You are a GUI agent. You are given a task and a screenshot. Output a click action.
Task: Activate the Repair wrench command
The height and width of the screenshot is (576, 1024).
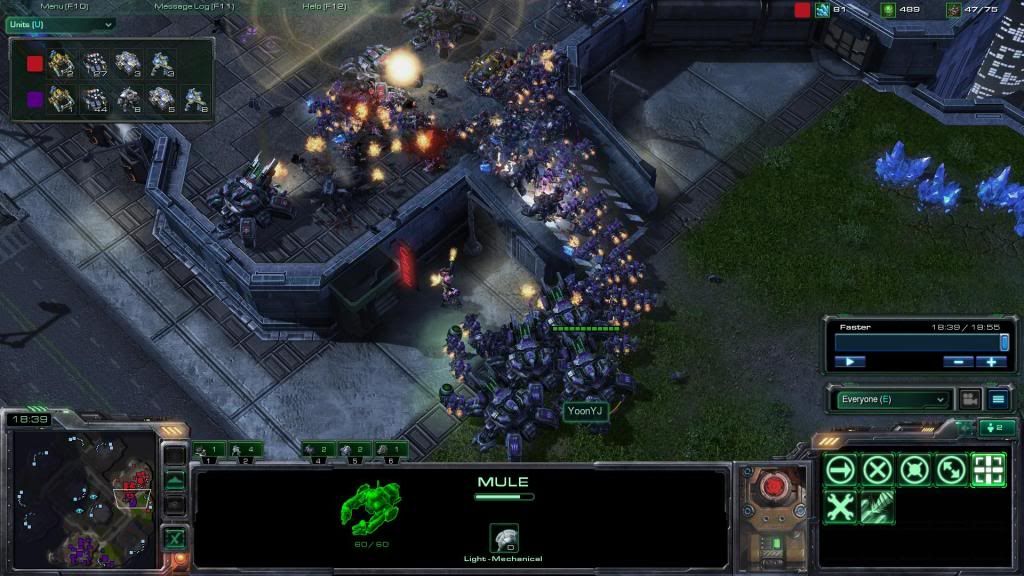coord(841,507)
